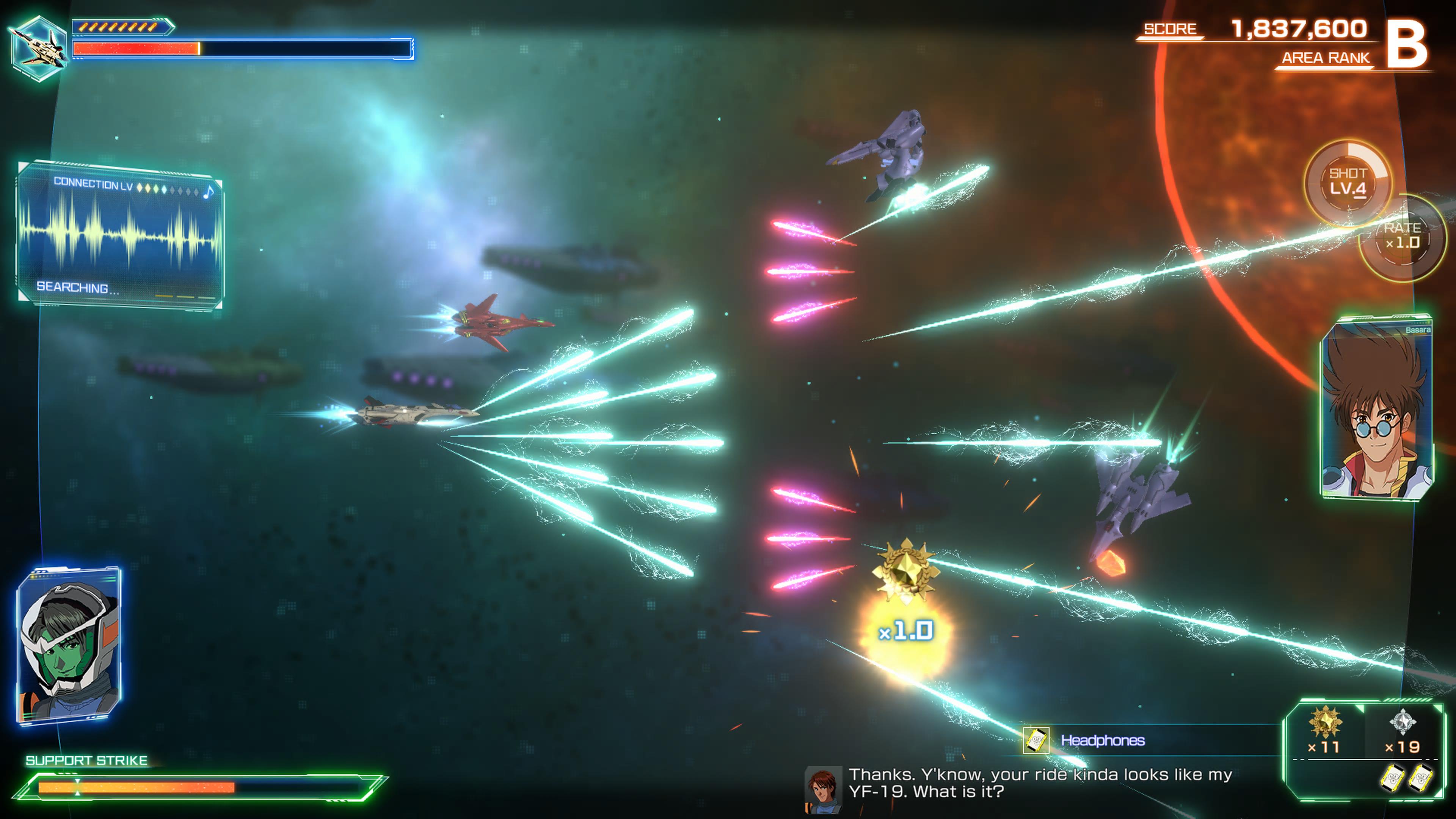
Task: Select the Headphones item notification icon
Action: (x=1036, y=740)
